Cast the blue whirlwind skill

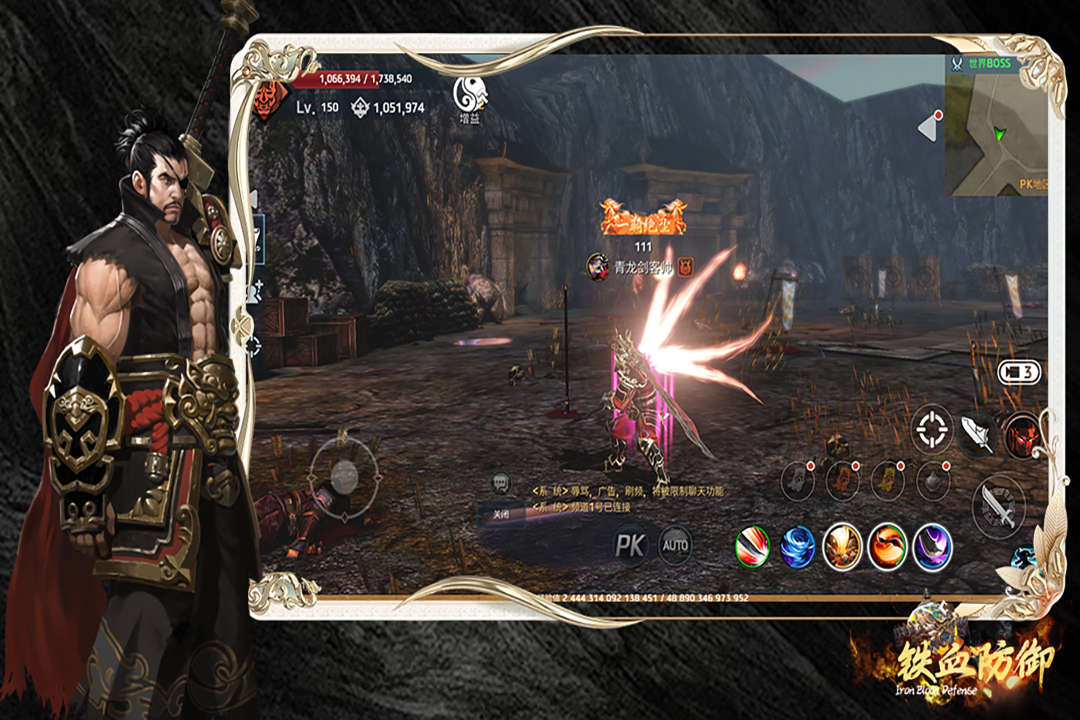(798, 547)
